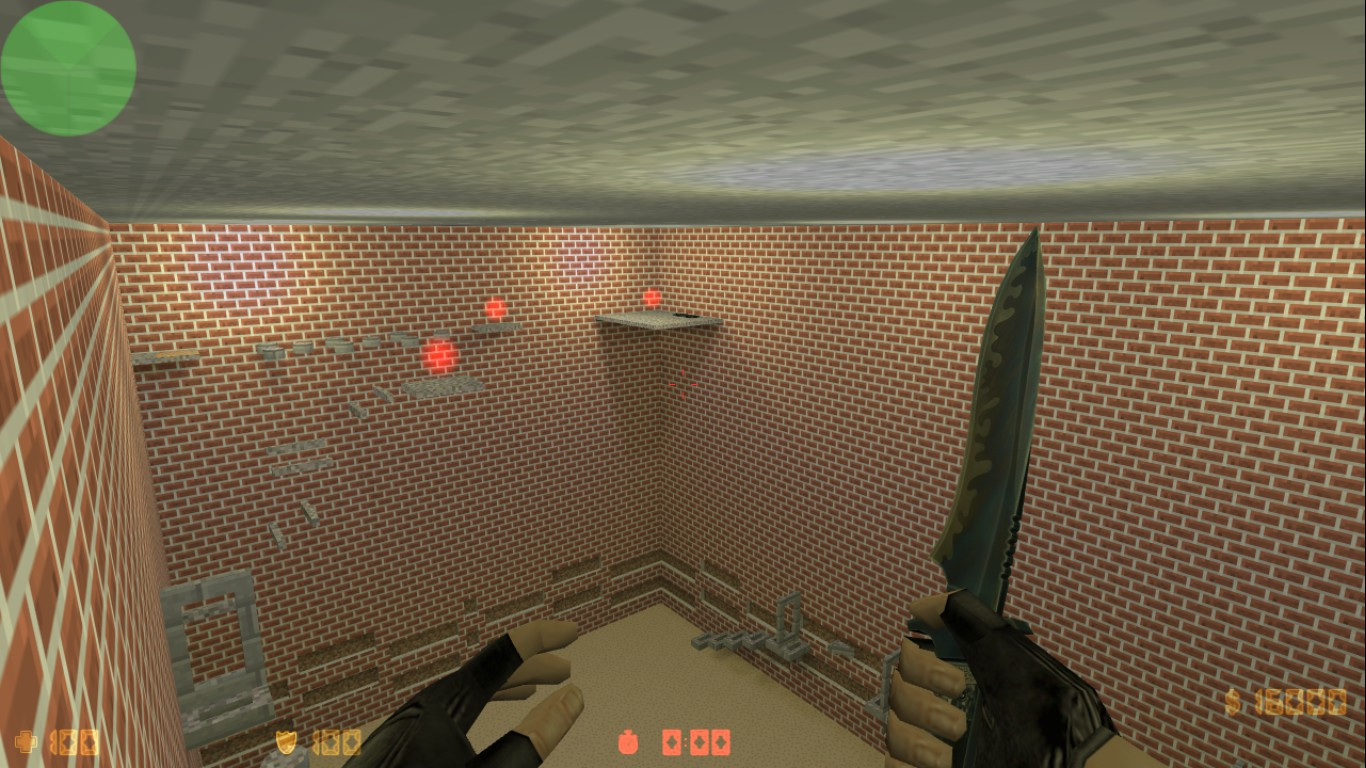Click the ladder structure near the floor
Viewport: 1366px width, 768px height.
[x=788, y=625]
